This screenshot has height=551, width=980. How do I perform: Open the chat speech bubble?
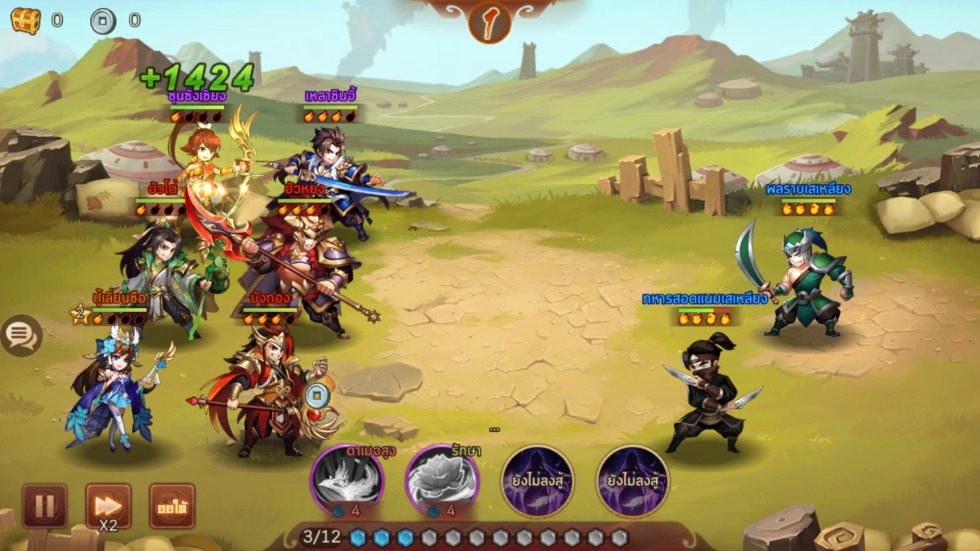coord(21,336)
